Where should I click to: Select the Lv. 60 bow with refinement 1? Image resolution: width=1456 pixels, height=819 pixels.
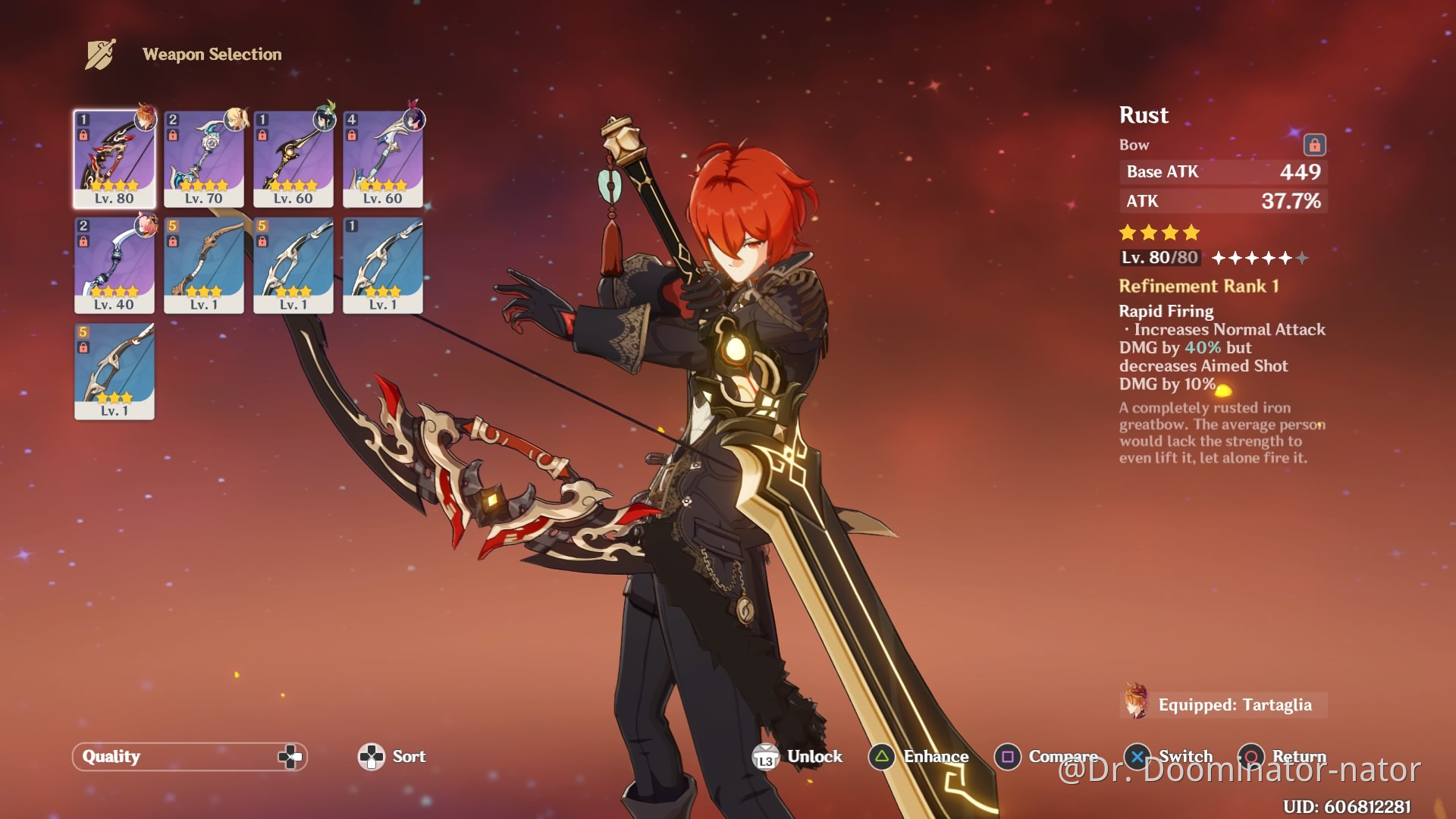coord(293,158)
